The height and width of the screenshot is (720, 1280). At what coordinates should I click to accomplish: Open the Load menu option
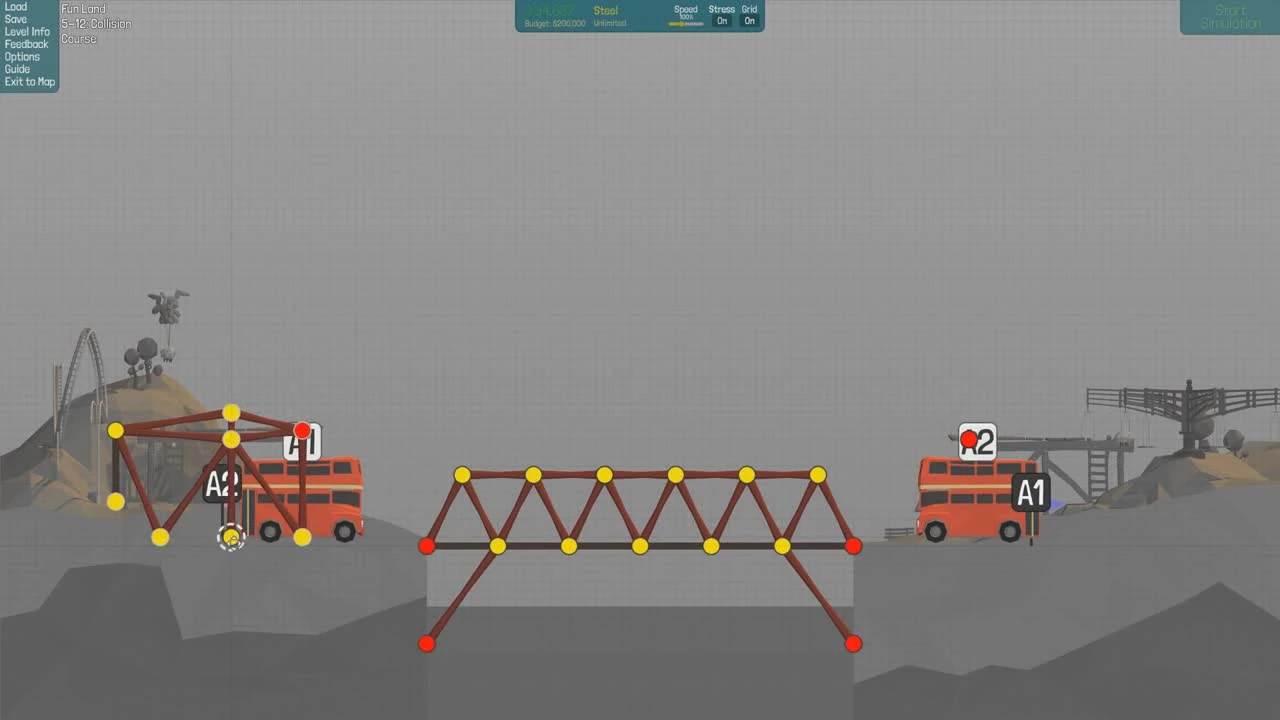coord(15,7)
